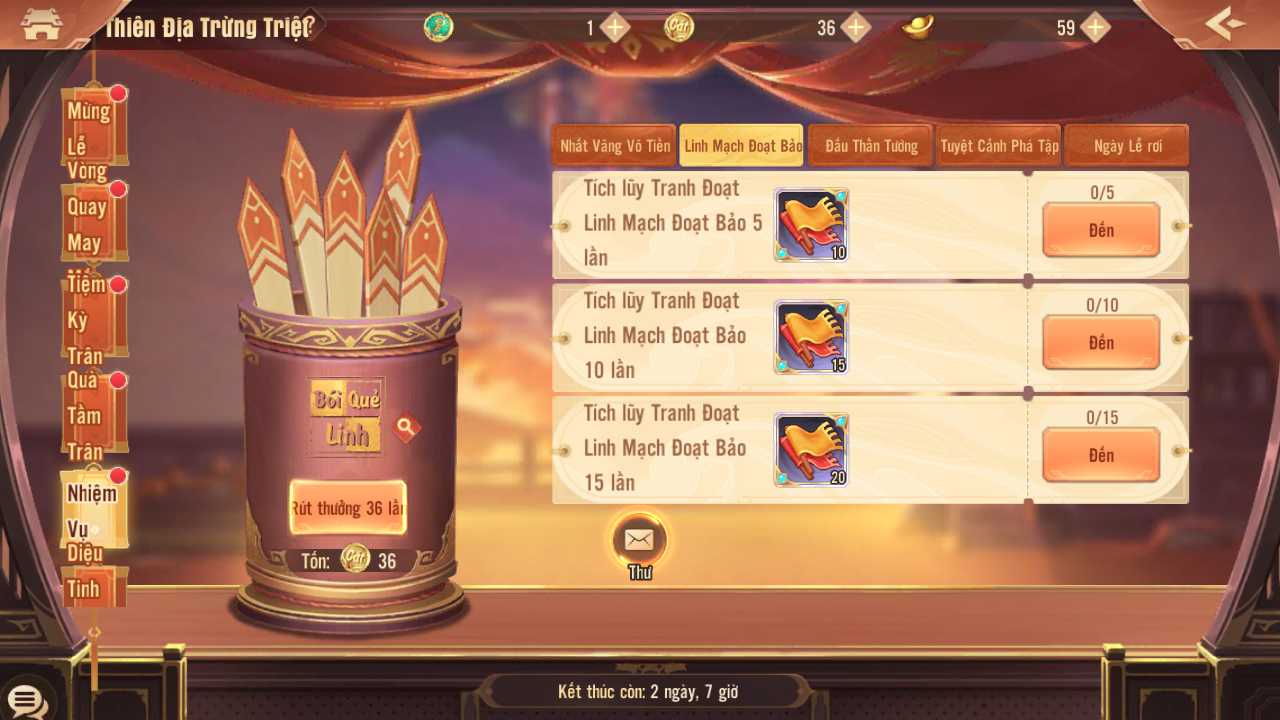
Task: Open the home building icon
Action: (41, 24)
